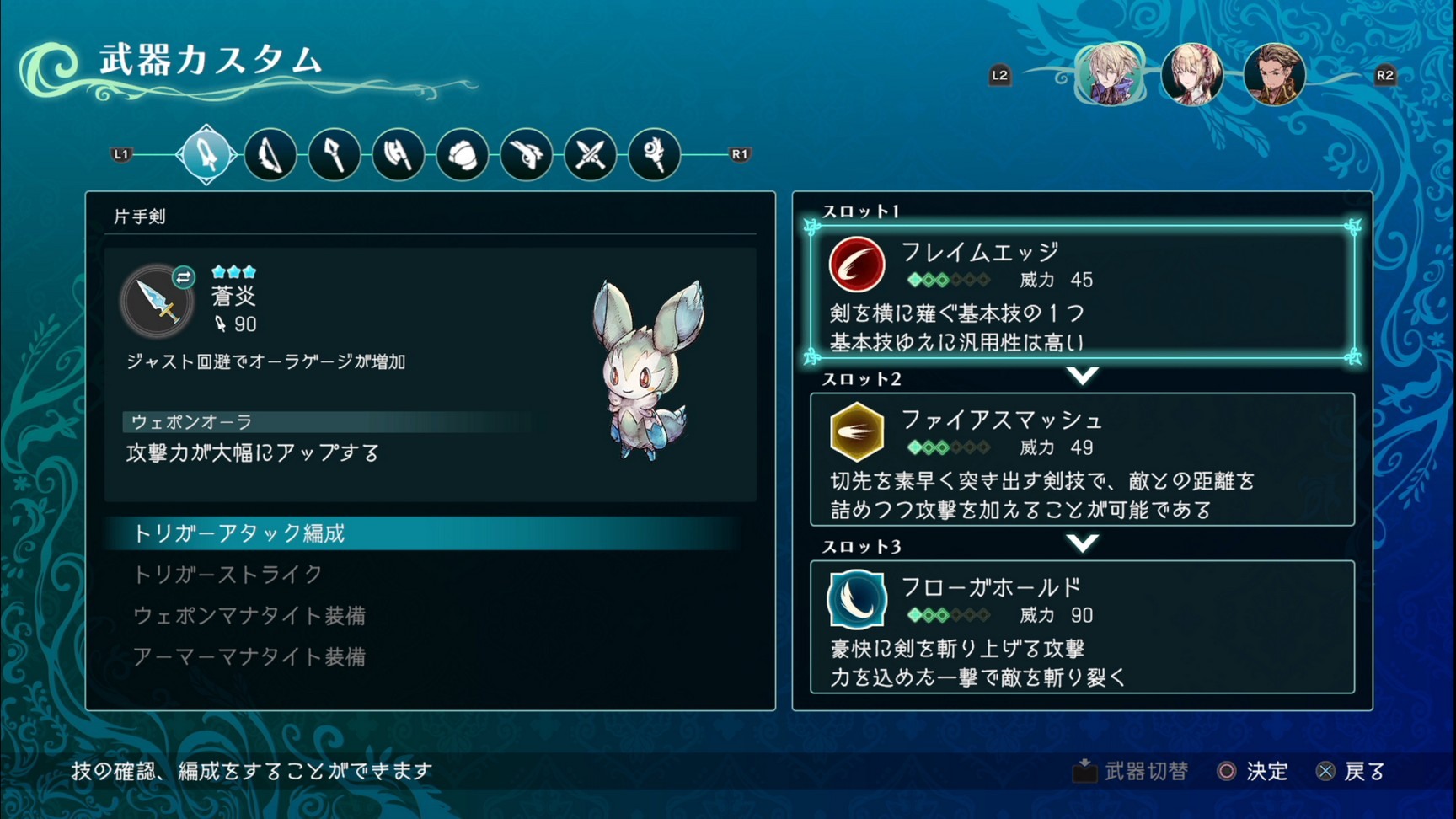This screenshot has height=819, width=1456.
Task: Select the staff weapon category icon
Action: tap(334, 154)
